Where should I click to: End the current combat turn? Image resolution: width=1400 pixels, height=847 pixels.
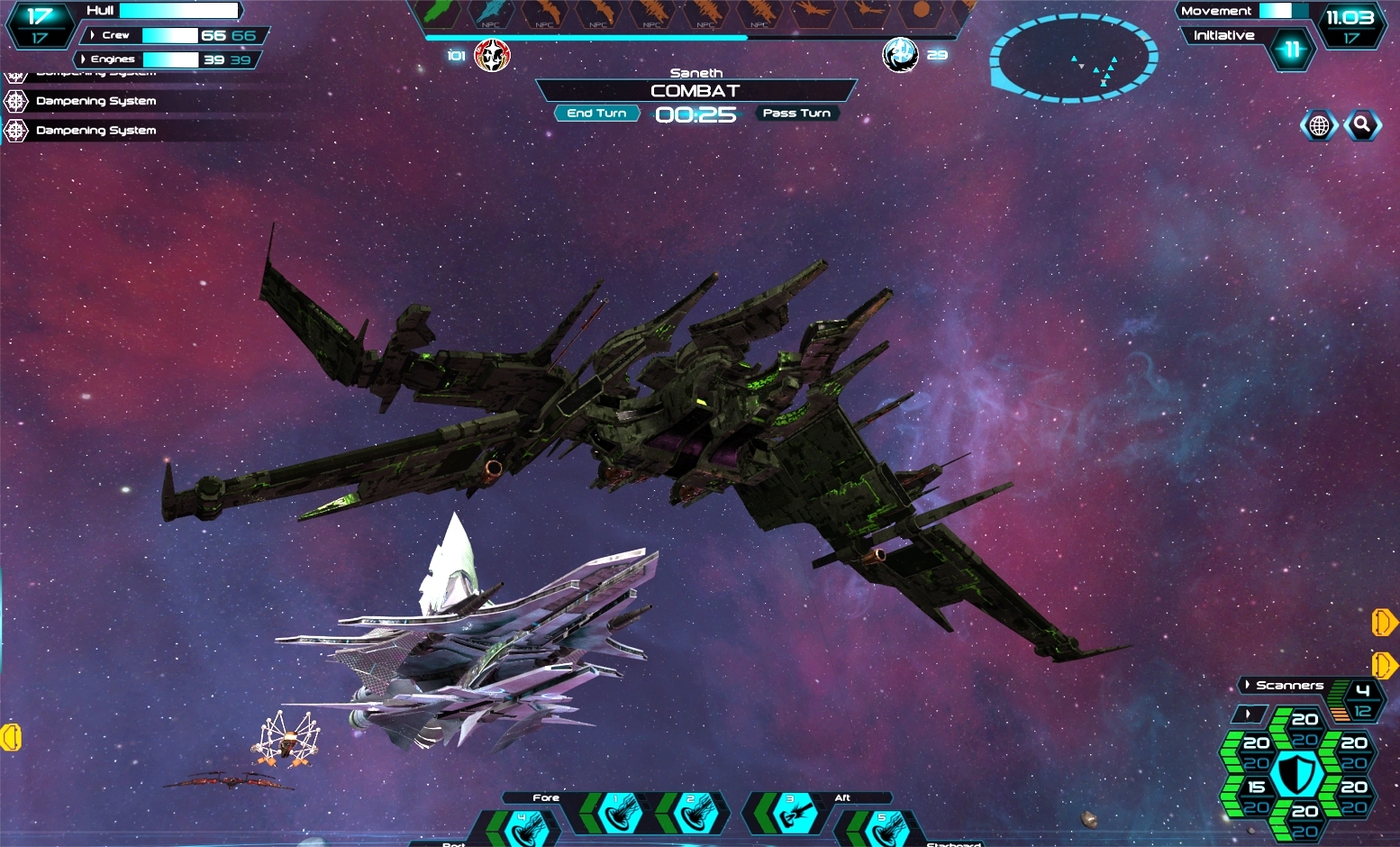[596, 114]
